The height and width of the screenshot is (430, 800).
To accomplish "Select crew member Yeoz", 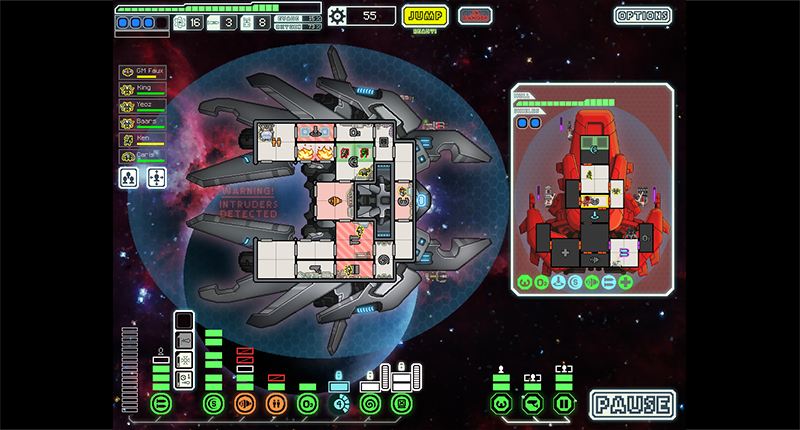I will pos(142,106).
